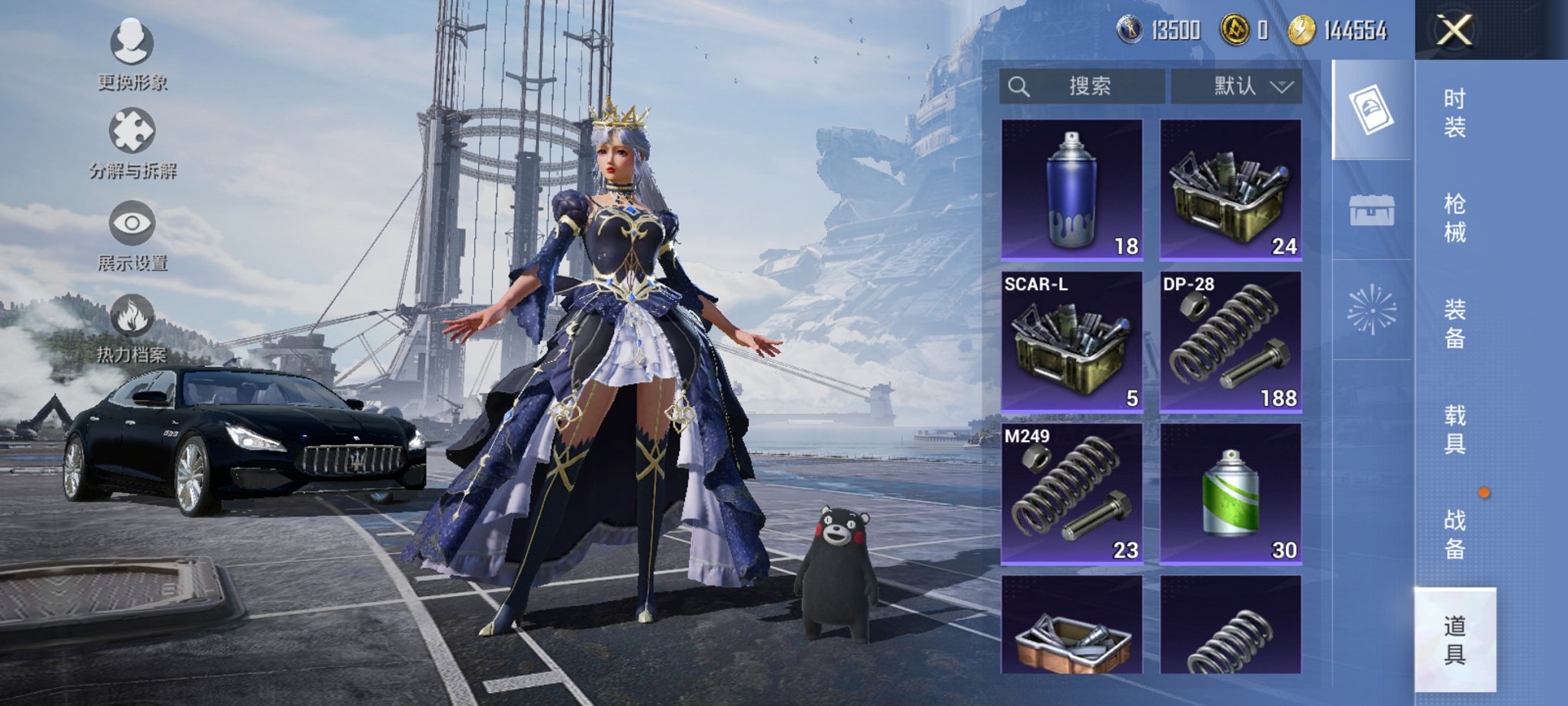Open the 载具 vehicles tab
This screenshot has height=706, width=1568.
tap(1454, 429)
